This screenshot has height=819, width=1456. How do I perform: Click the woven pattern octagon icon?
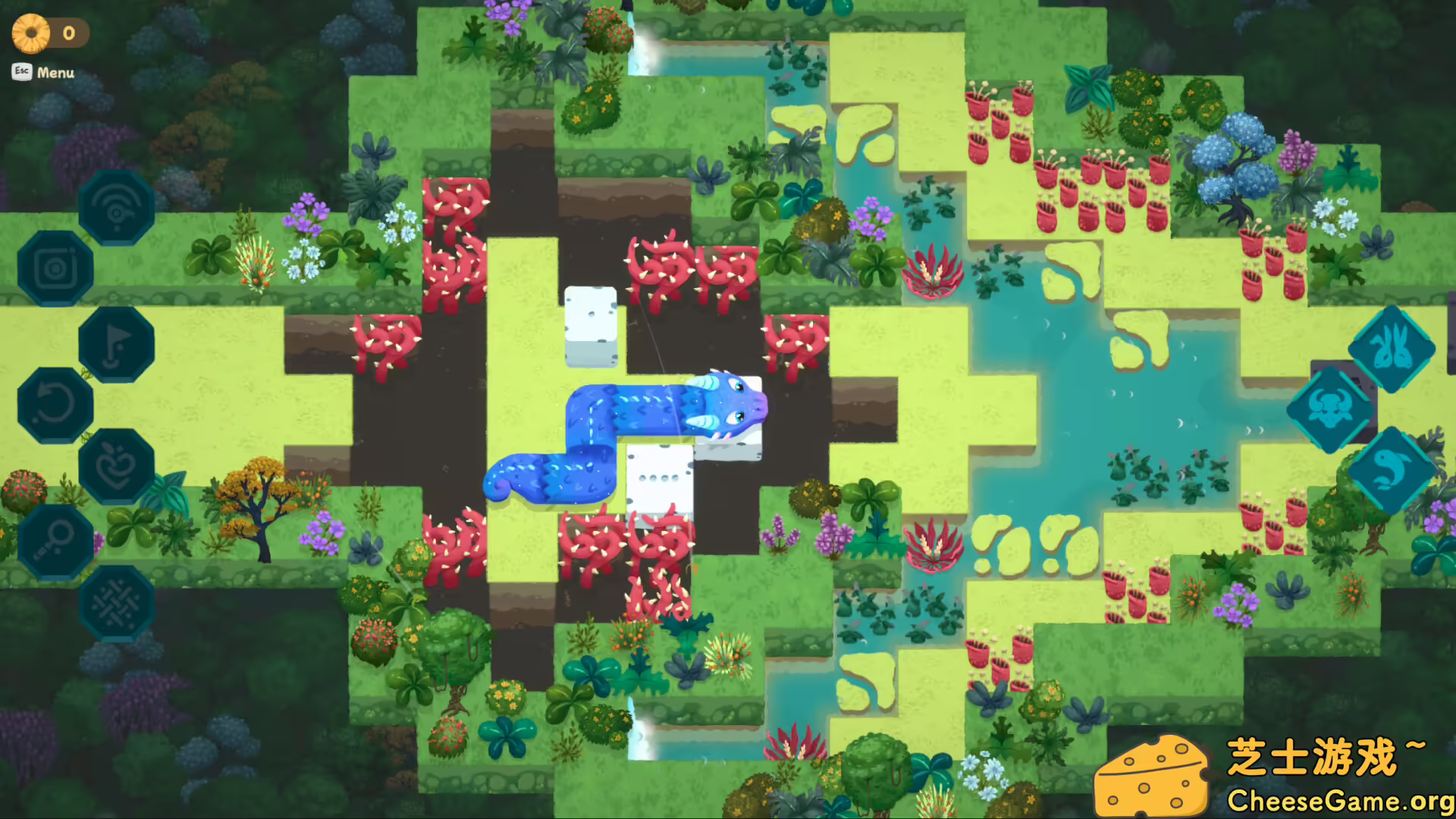coord(117,602)
